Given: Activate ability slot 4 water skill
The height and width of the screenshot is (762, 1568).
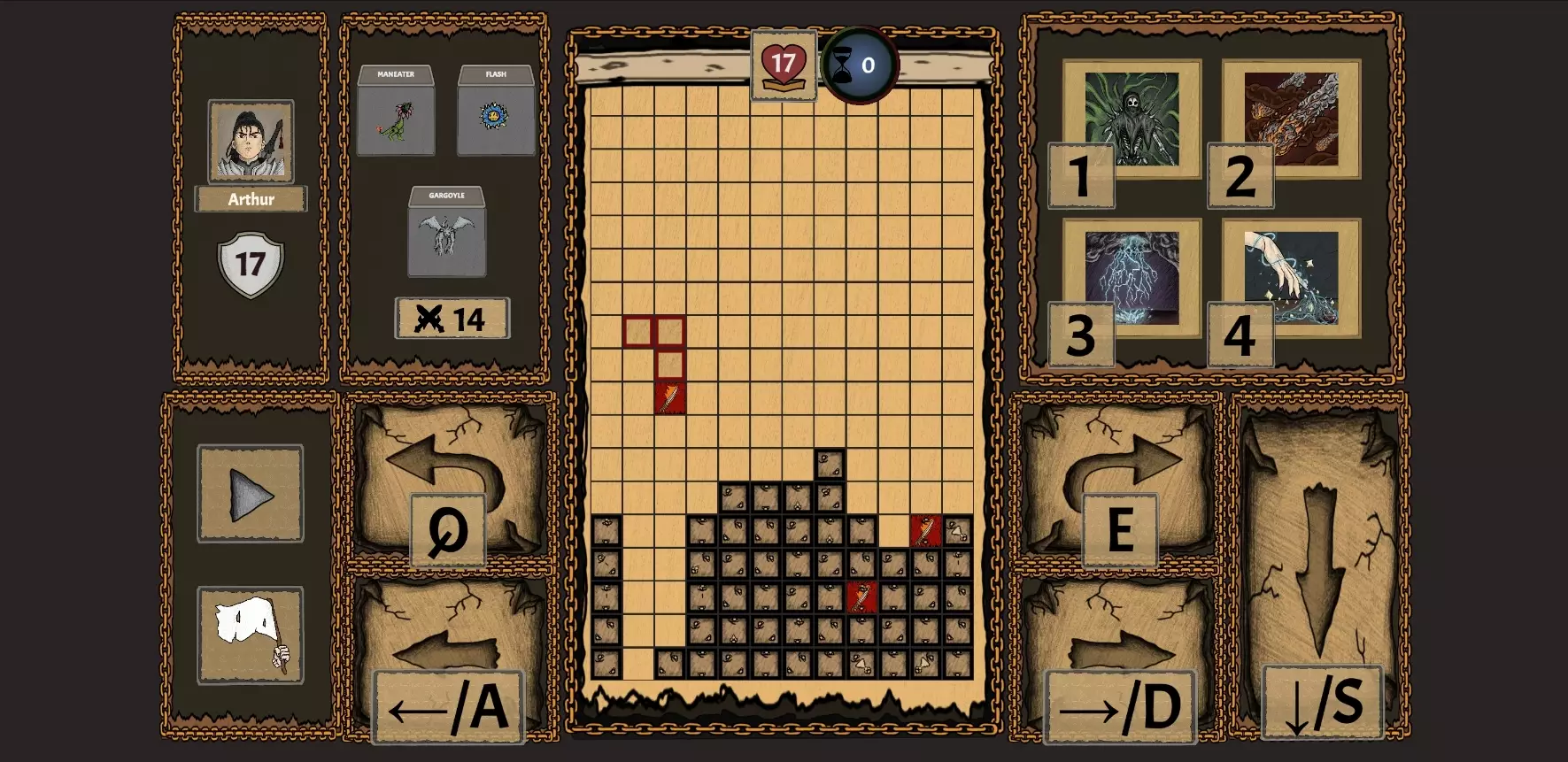Looking at the screenshot, I should pyautogui.click(x=1290, y=277).
